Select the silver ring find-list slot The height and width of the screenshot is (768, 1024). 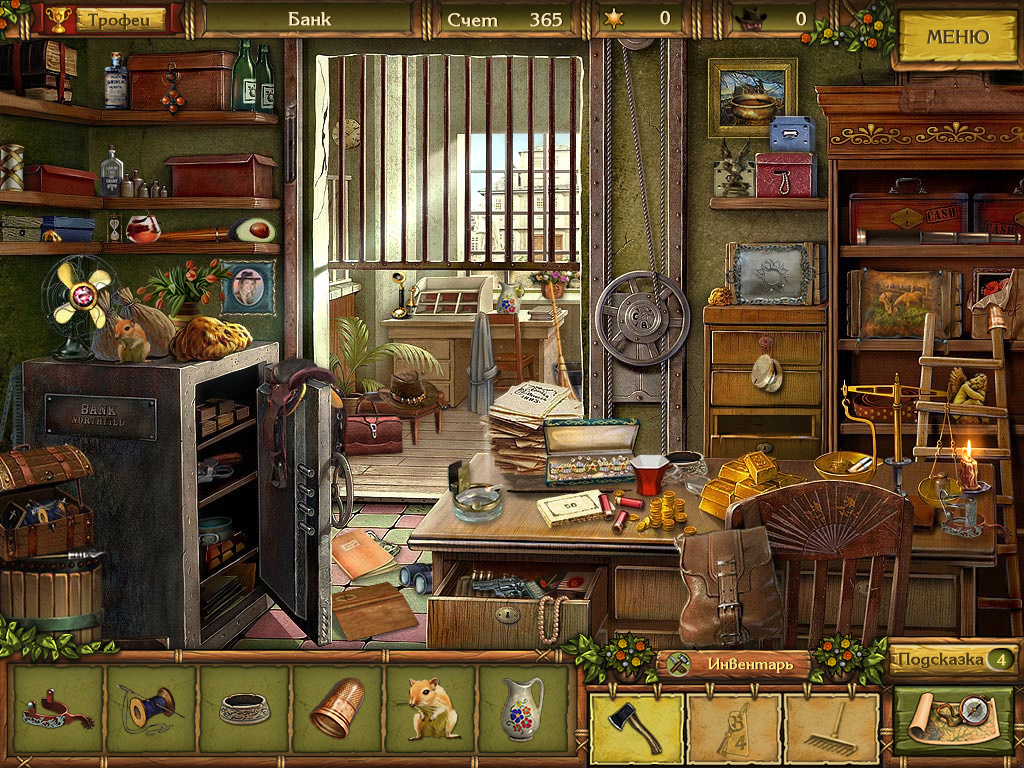244,709
